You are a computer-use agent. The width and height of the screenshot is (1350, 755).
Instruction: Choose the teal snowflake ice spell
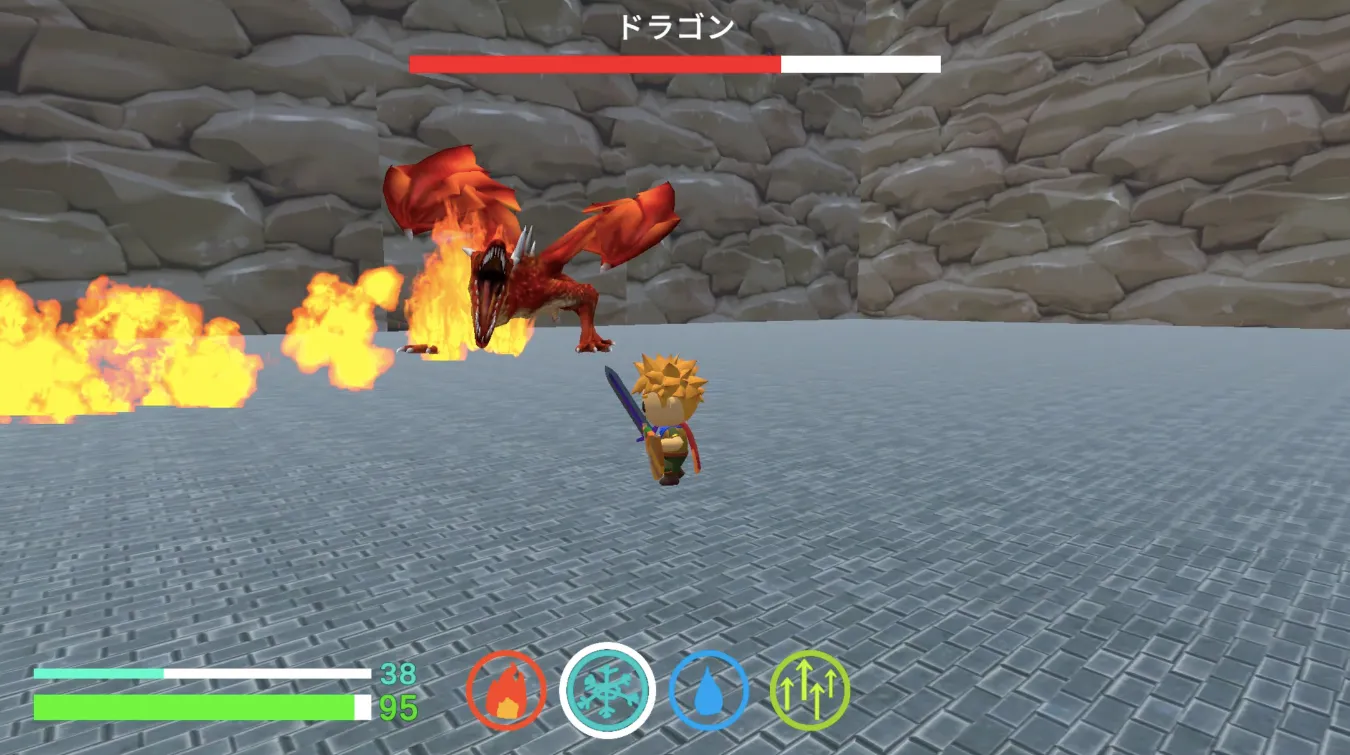[x=607, y=691]
